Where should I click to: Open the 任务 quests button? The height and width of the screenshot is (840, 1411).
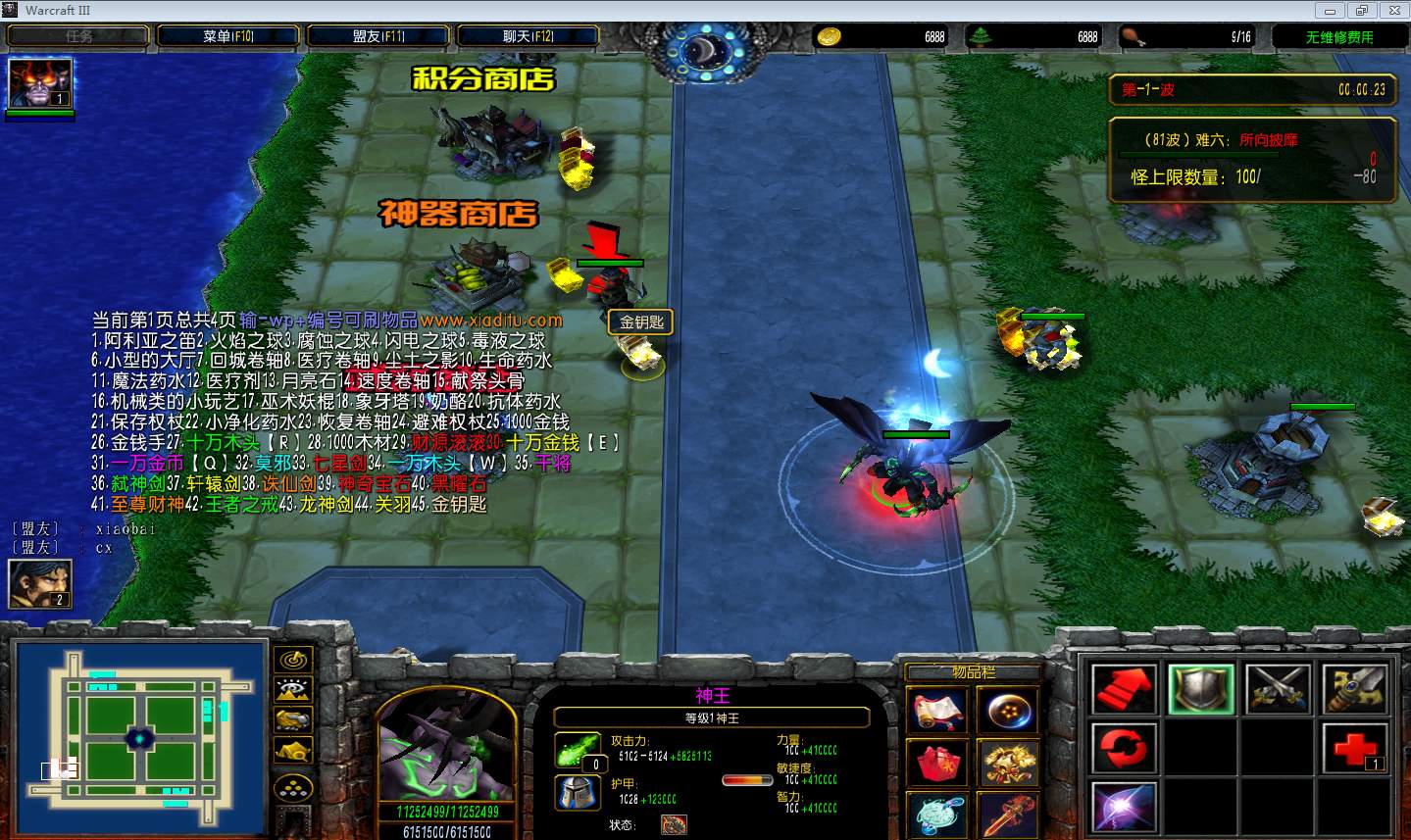(78, 36)
